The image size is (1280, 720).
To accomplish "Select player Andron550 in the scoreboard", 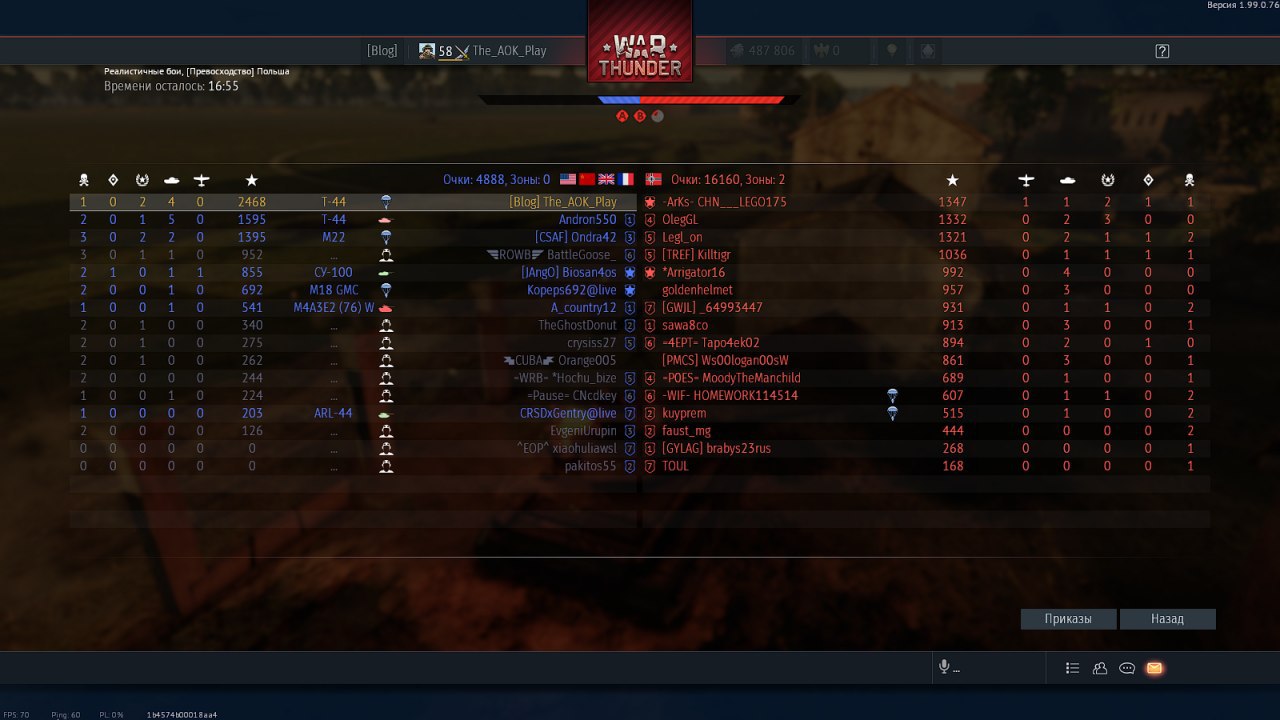I will pyautogui.click(x=587, y=220).
